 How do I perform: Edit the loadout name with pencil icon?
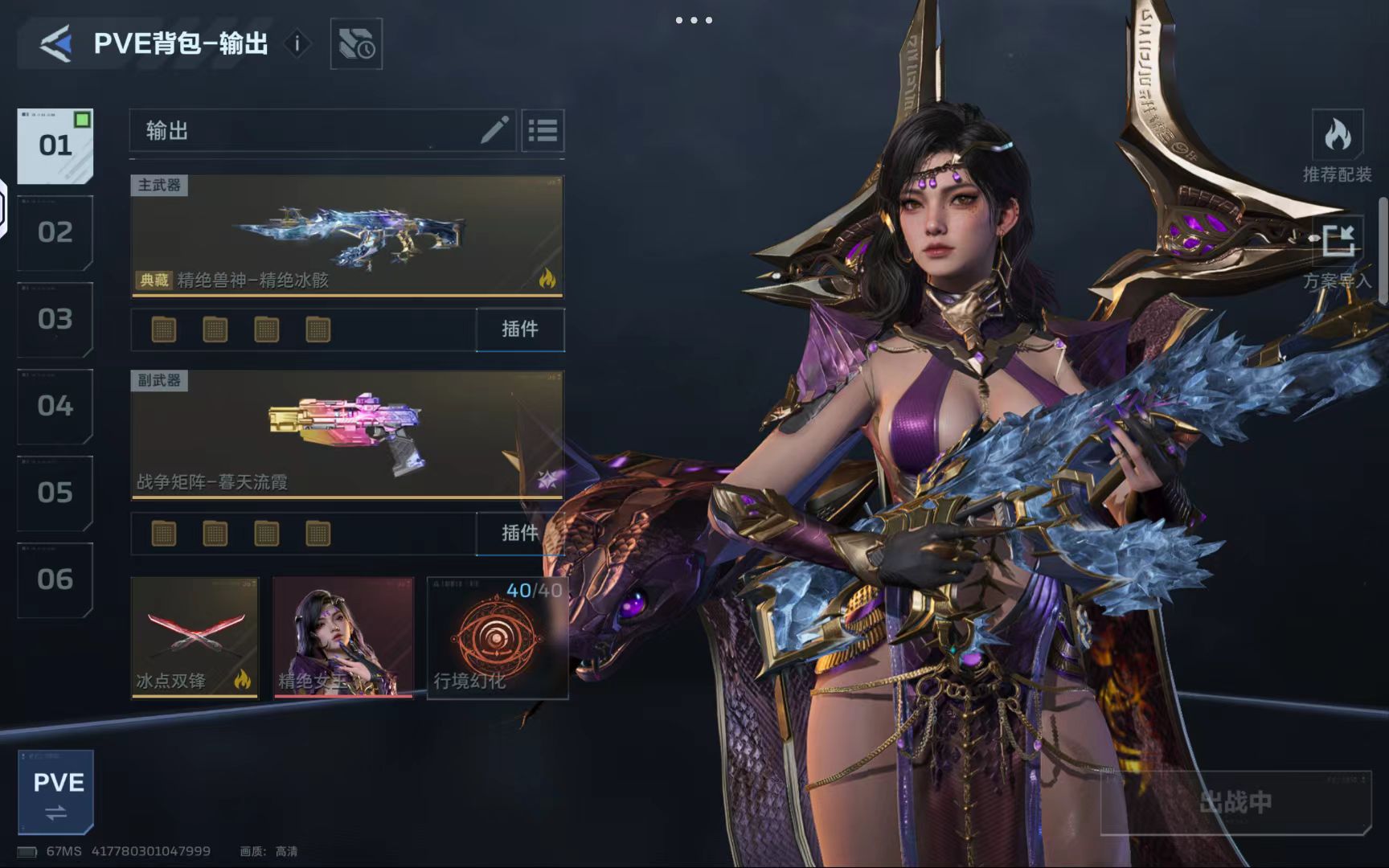click(x=494, y=130)
